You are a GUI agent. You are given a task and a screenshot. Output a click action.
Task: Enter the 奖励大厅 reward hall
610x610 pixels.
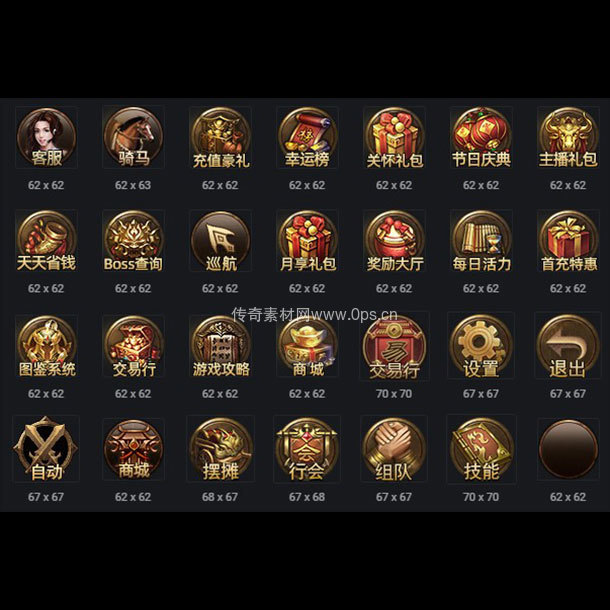pyautogui.click(x=394, y=242)
